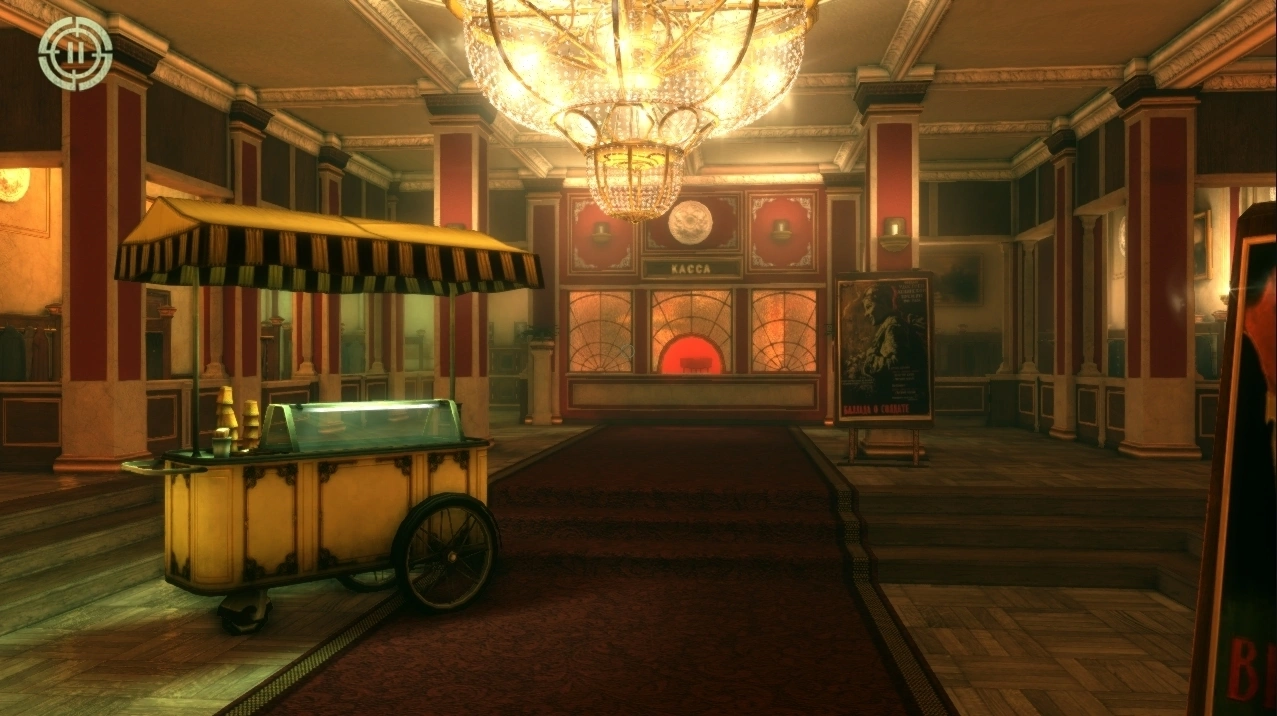The image size is (1277, 716).
Task: Tap the circular pause button
Action: pyautogui.click(x=75, y=53)
